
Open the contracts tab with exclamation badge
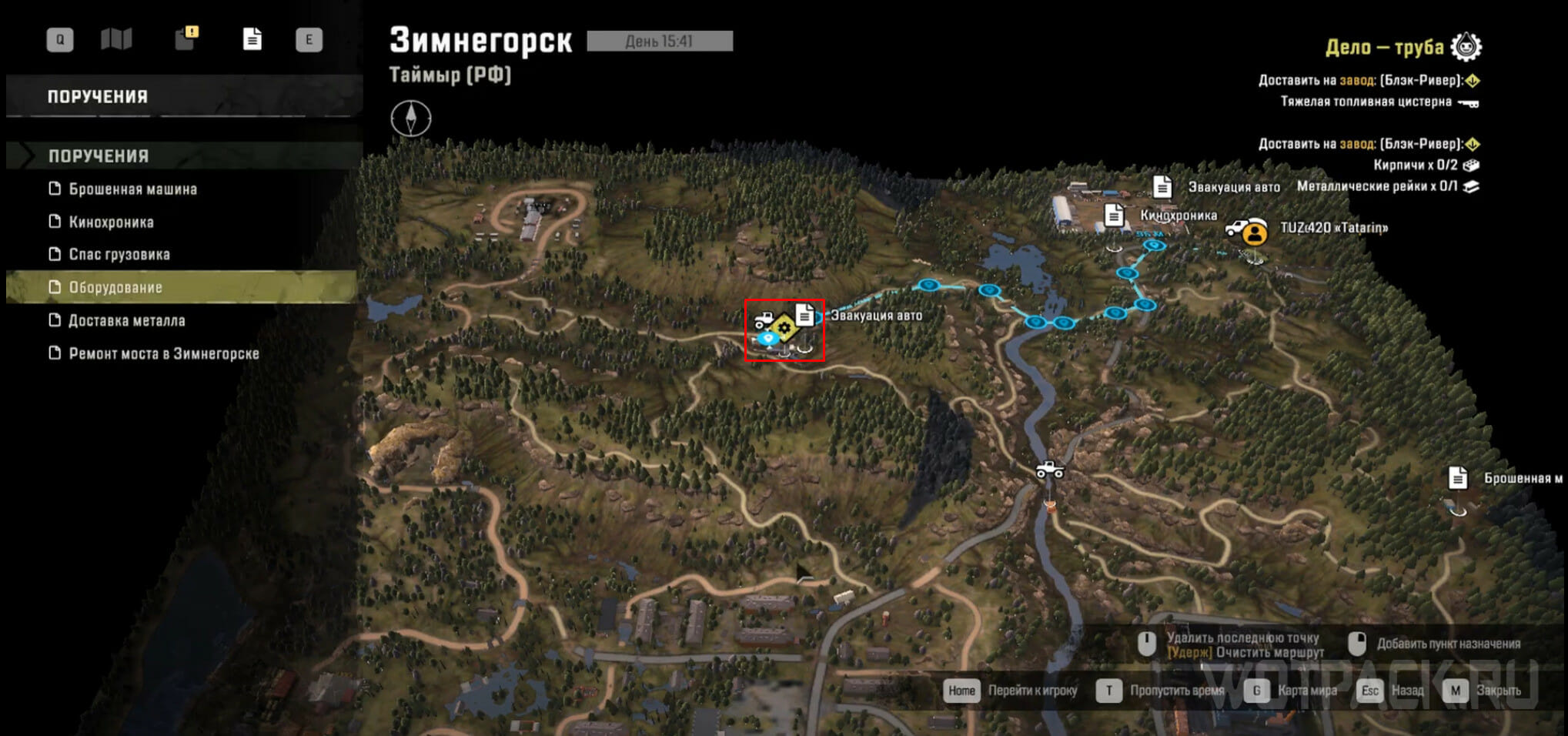point(186,38)
